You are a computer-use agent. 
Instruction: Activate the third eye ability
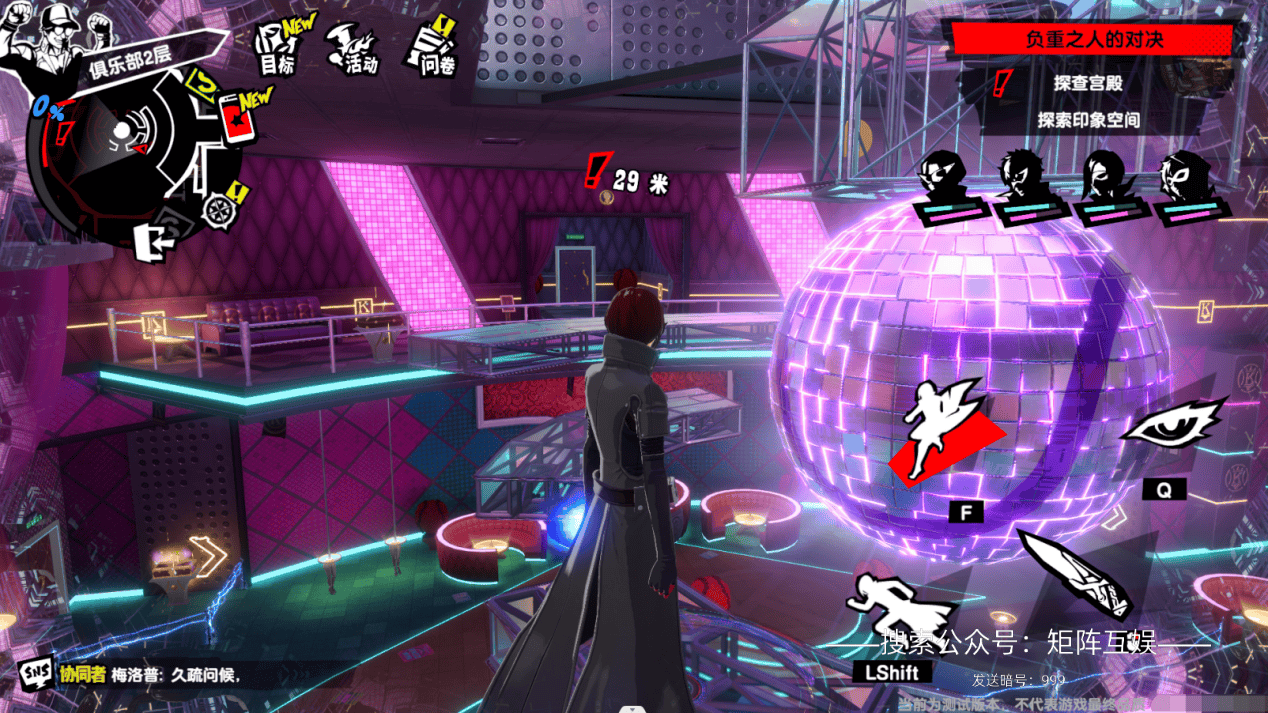pyautogui.click(x=1172, y=427)
